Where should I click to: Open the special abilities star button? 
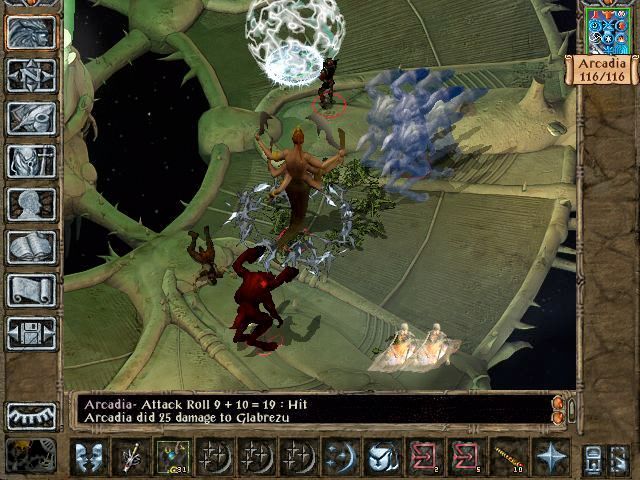[x=550, y=457]
